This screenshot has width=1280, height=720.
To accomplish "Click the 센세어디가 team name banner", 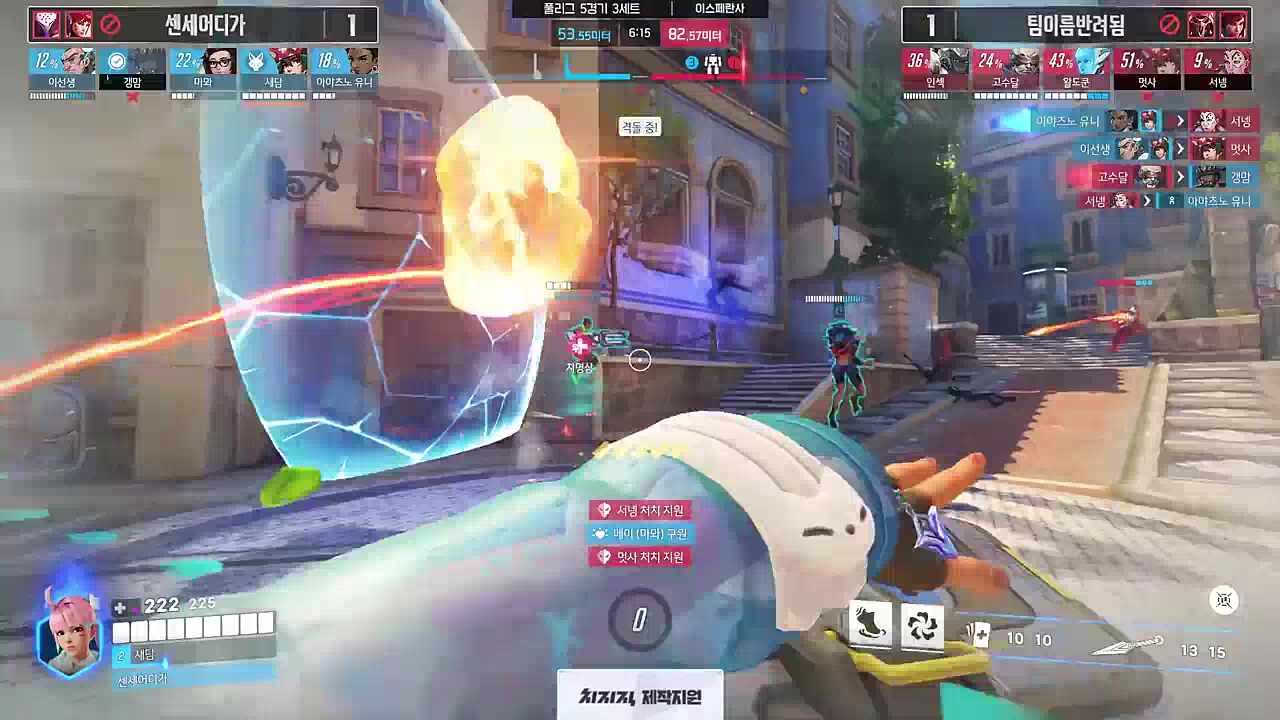I will tap(204, 24).
